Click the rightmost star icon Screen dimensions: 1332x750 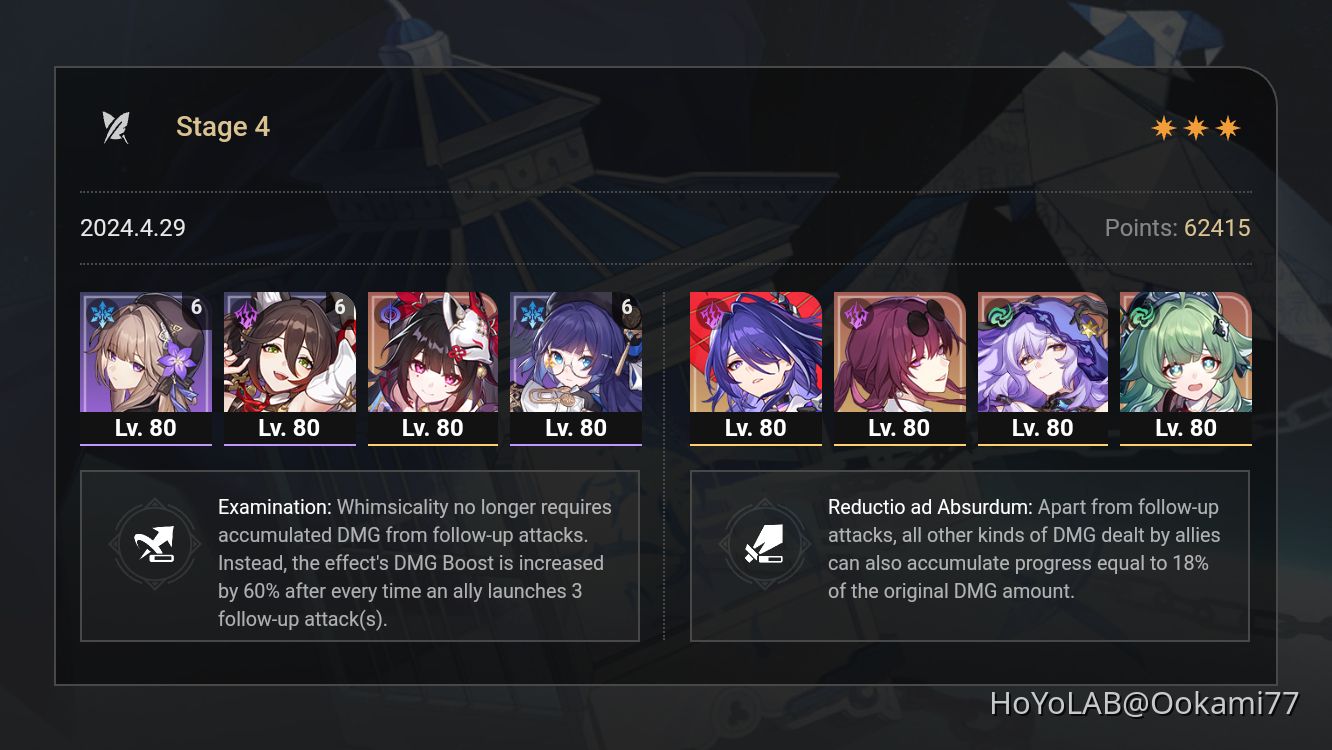coord(1228,127)
